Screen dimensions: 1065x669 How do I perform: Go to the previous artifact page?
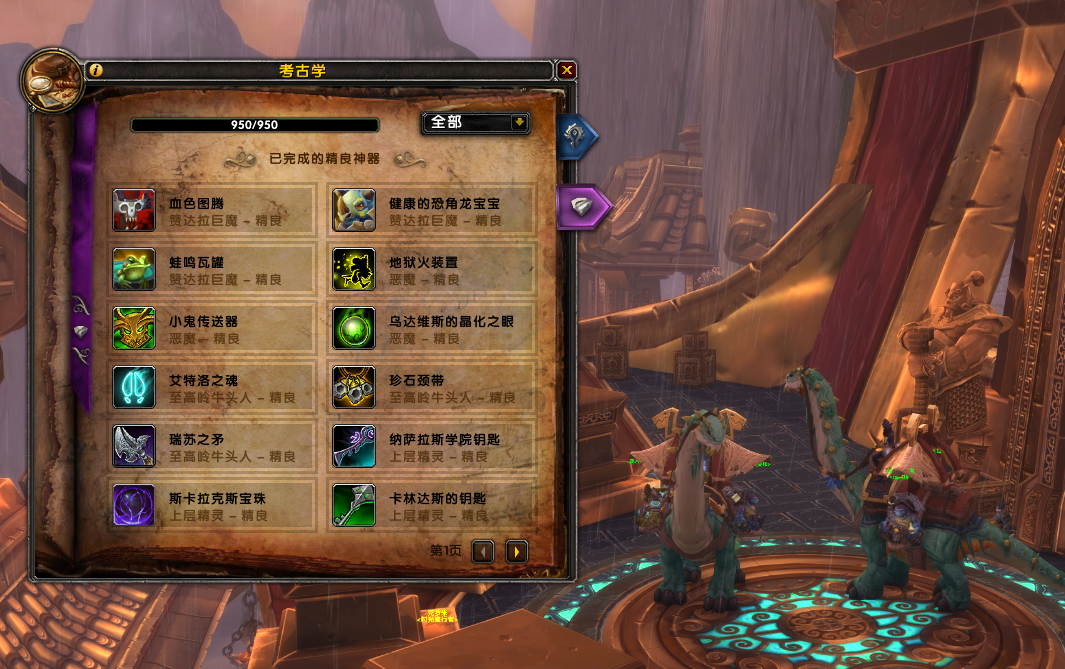coord(483,551)
